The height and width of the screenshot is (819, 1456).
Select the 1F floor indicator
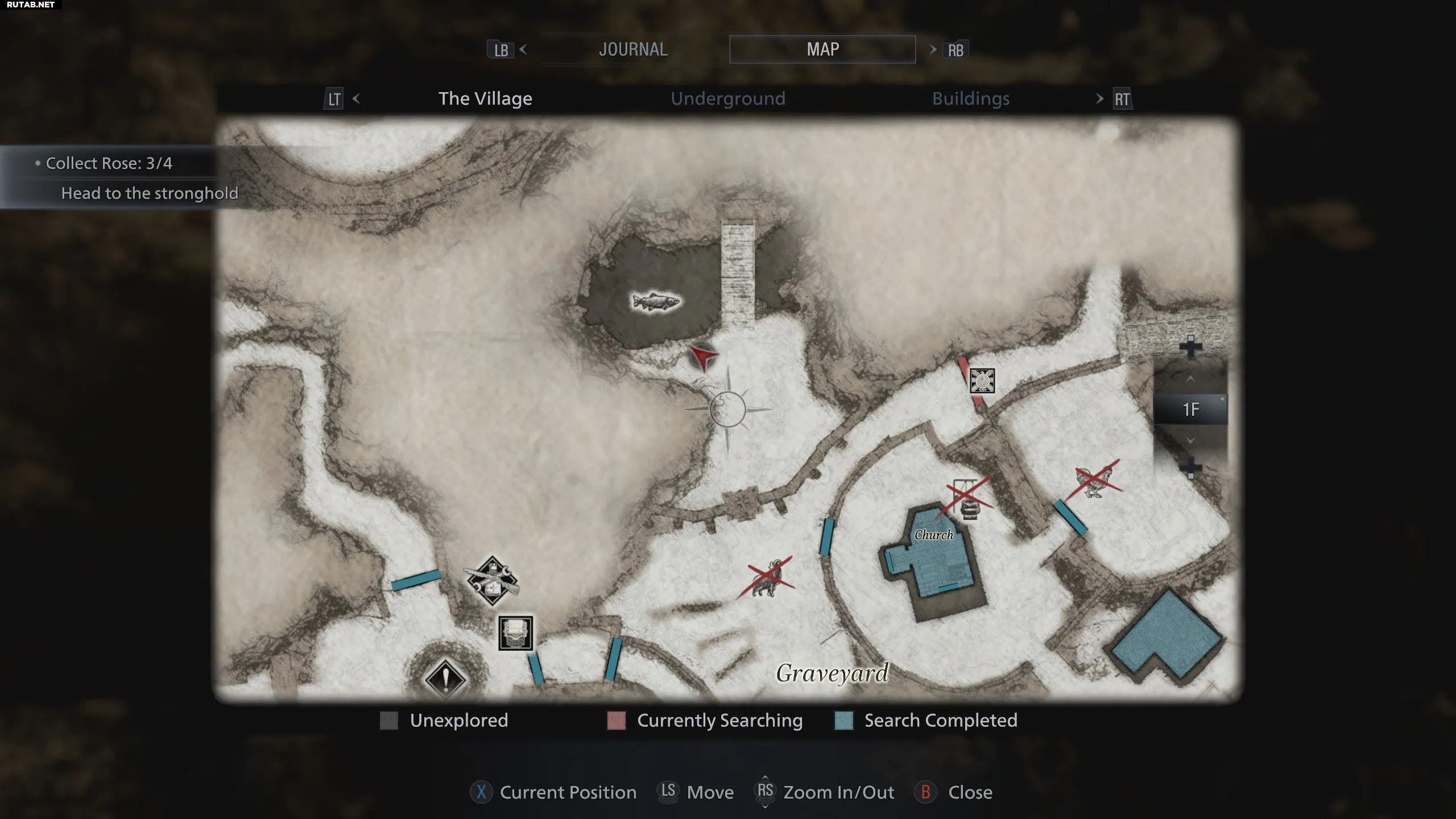point(1190,409)
